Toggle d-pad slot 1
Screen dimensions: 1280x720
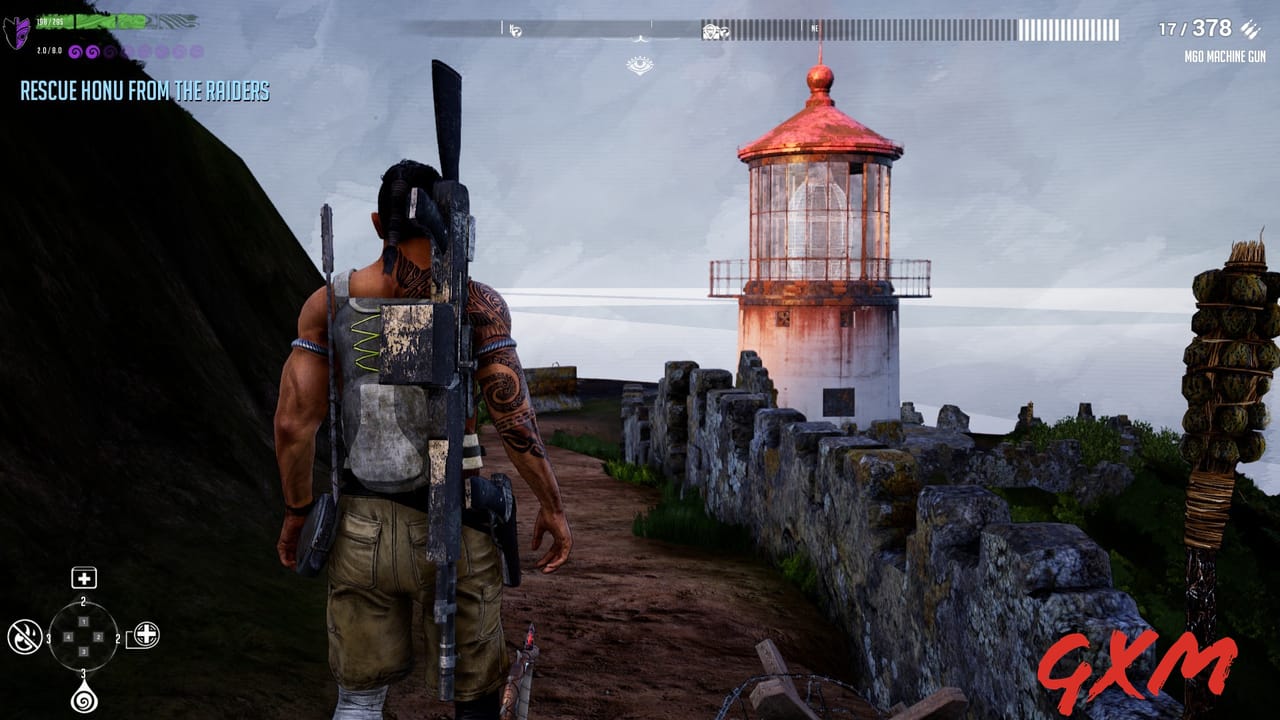pos(84,622)
